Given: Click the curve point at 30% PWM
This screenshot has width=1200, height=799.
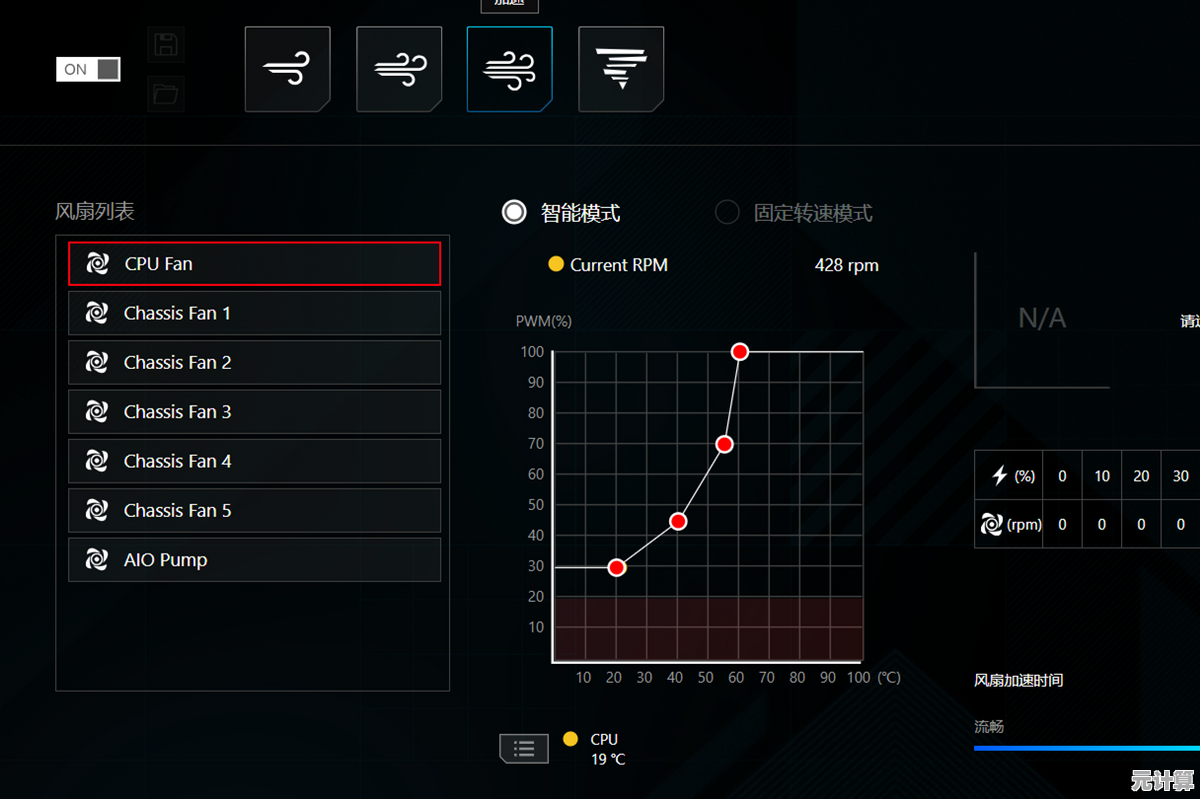Looking at the screenshot, I should click(617, 568).
